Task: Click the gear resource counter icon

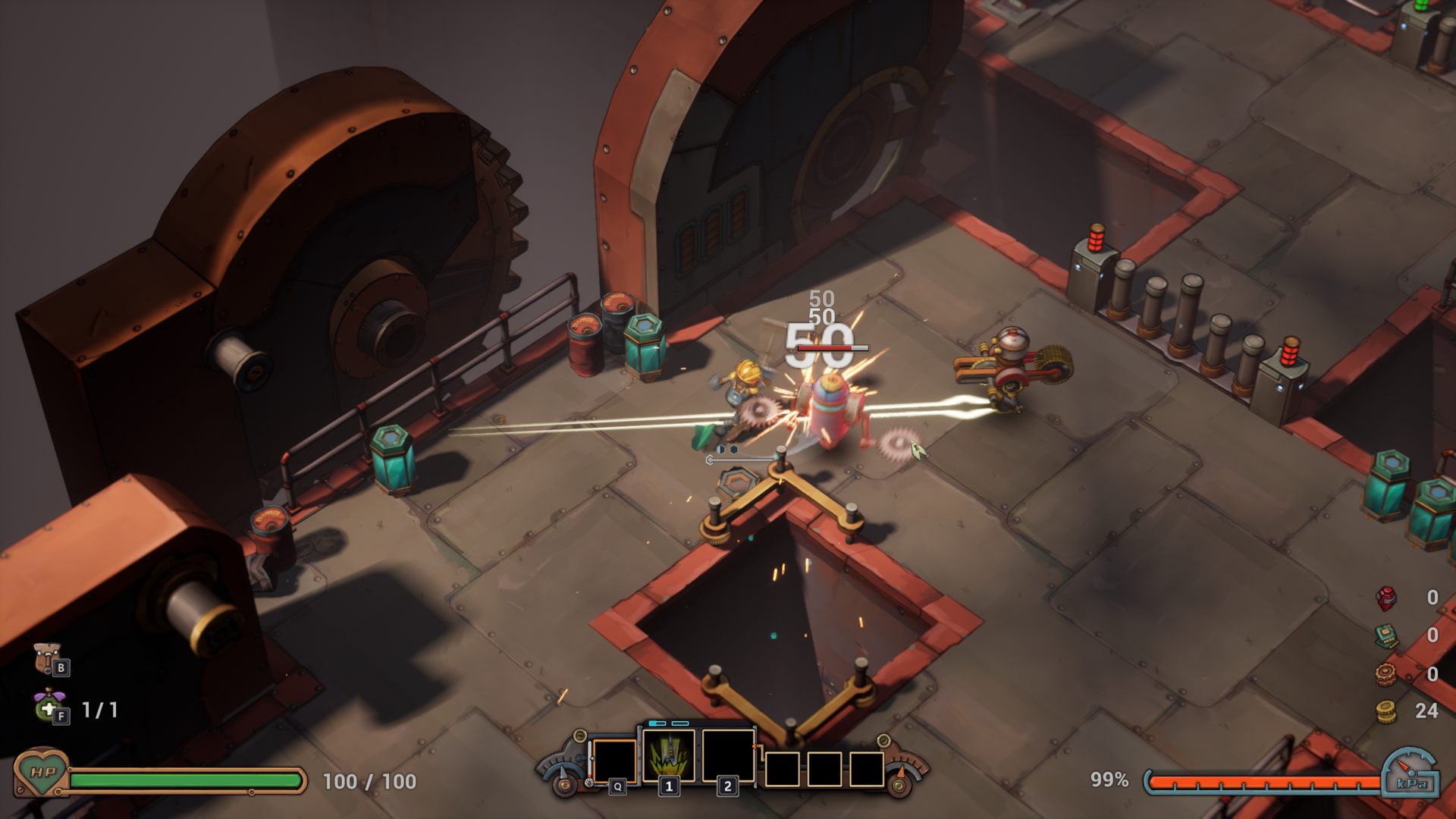Action: tap(1385, 673)
